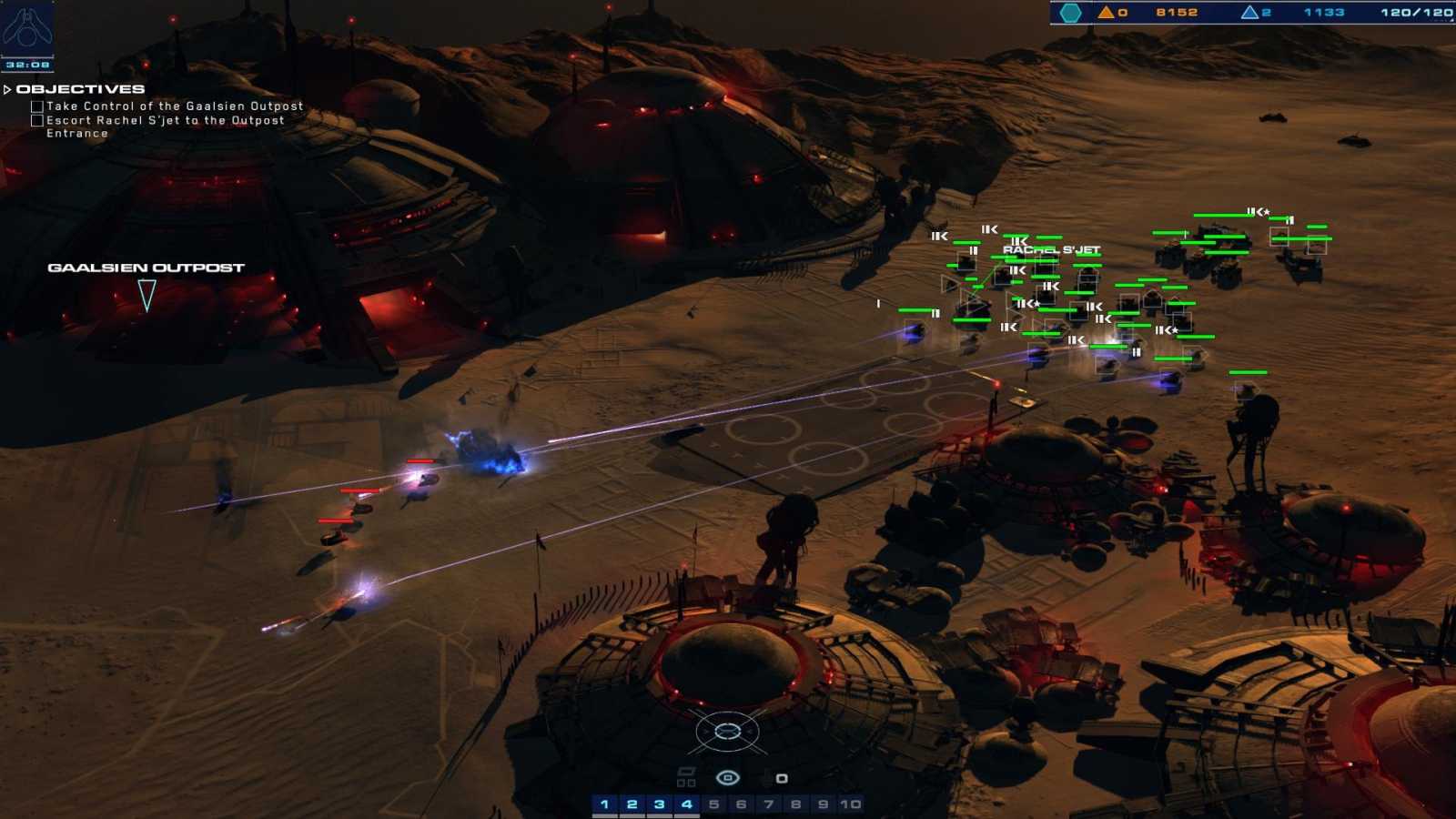Click the teal hexagon icon in resource bar
This screenshot has width=1456, height=819.
1071,13
